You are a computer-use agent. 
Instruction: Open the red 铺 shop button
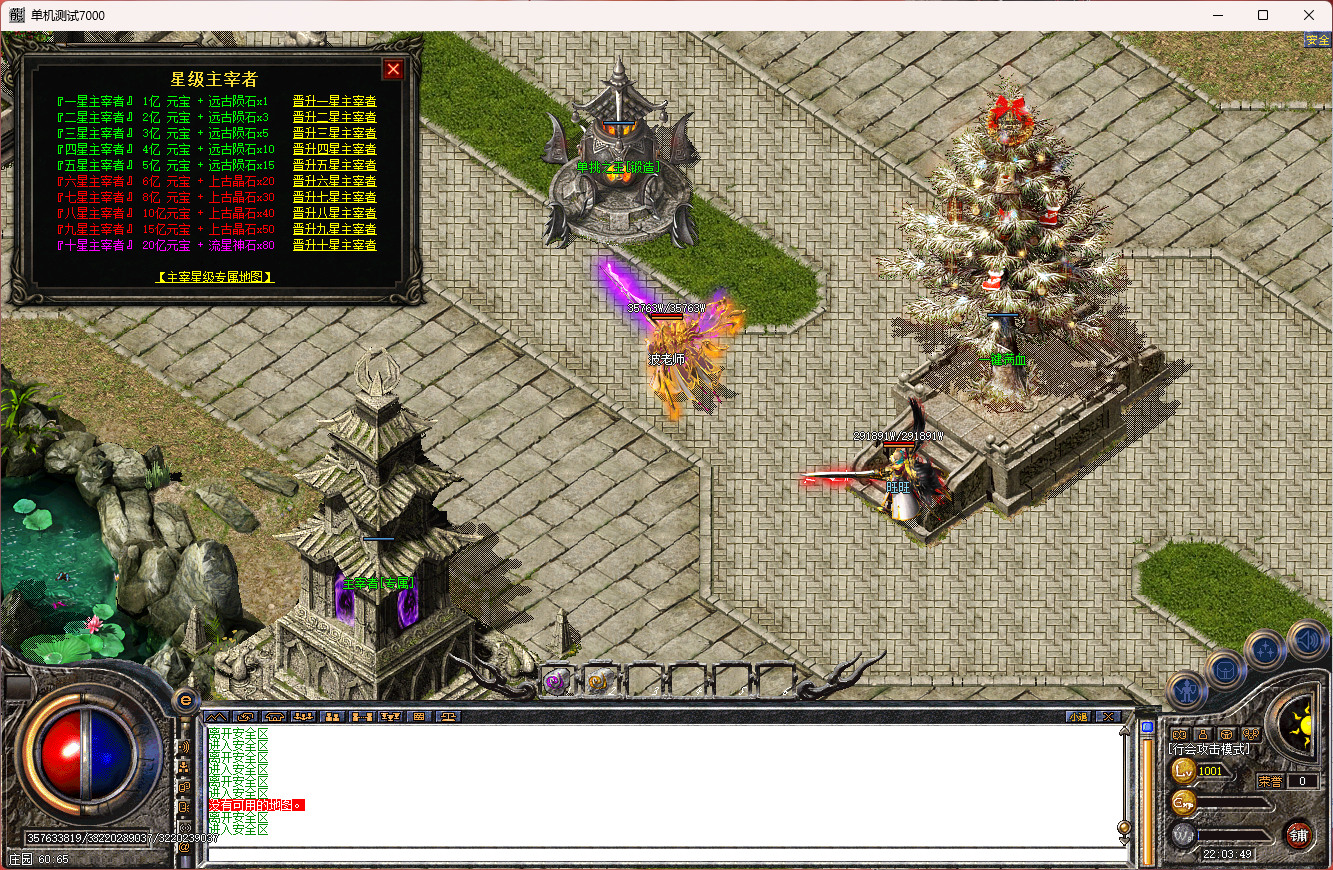(x=1298, y=835)
